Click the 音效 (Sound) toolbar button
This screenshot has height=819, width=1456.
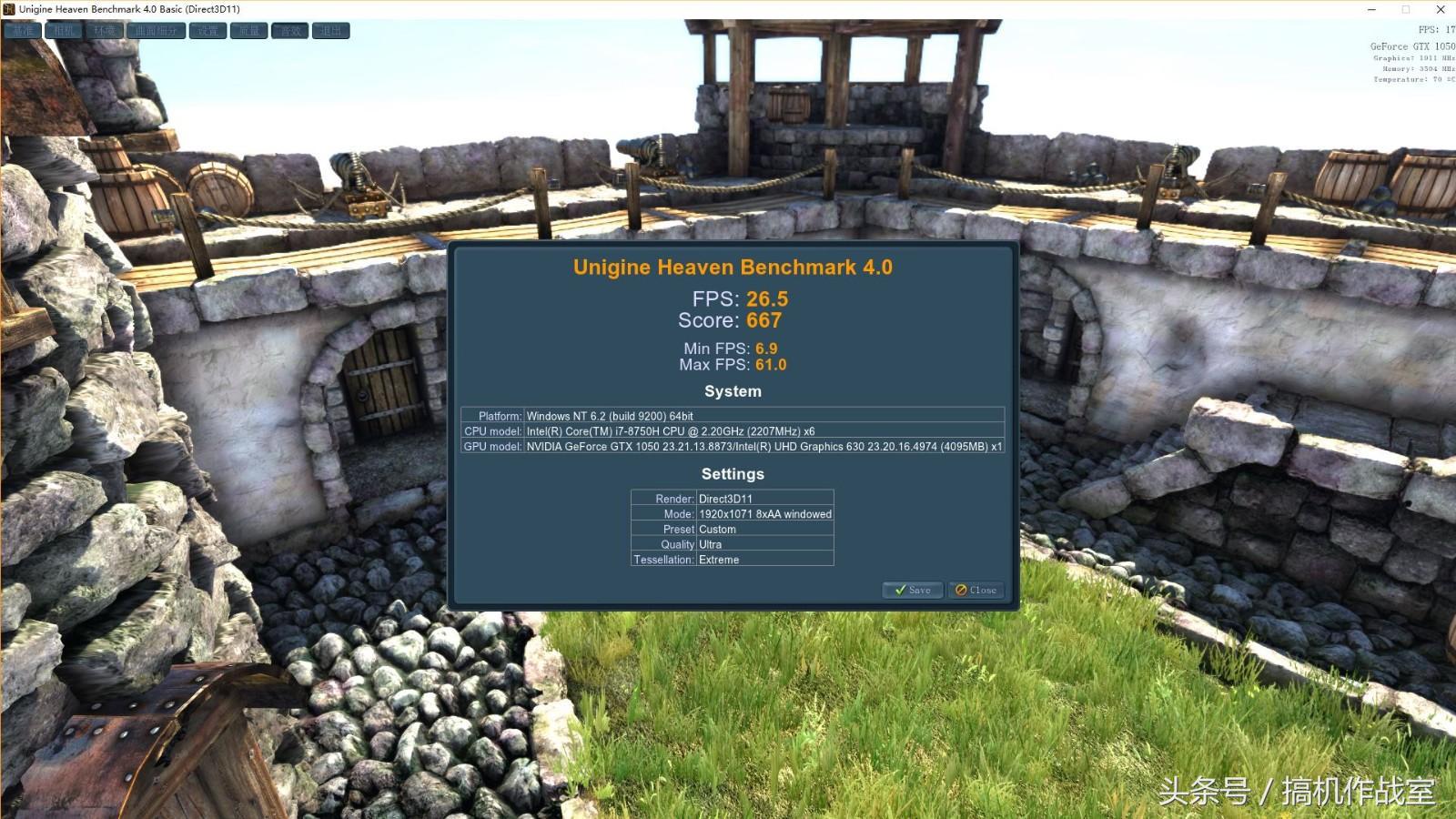pos(290,31)
